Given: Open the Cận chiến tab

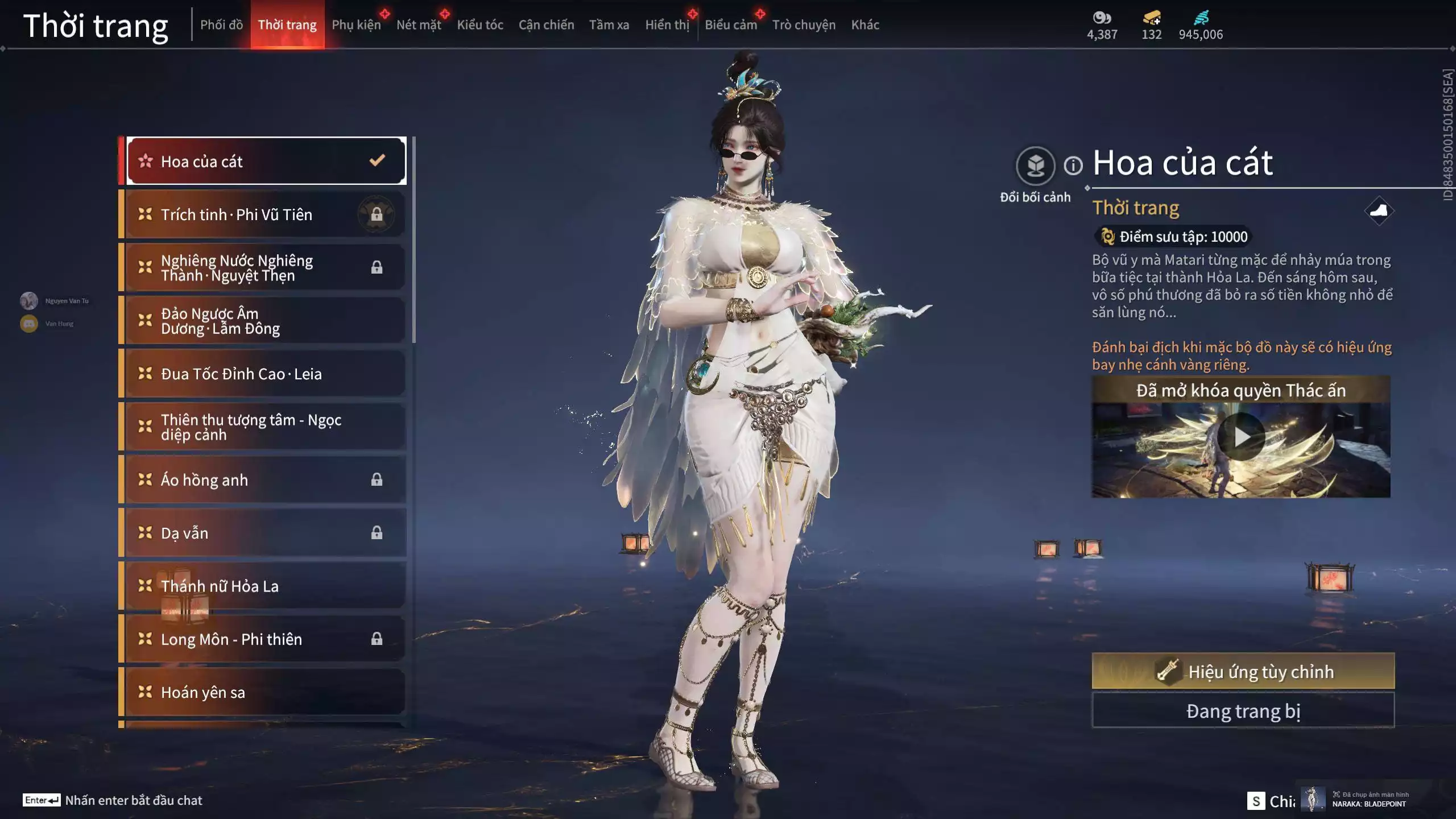Looking at the screenshot, I should click(546, 25).
